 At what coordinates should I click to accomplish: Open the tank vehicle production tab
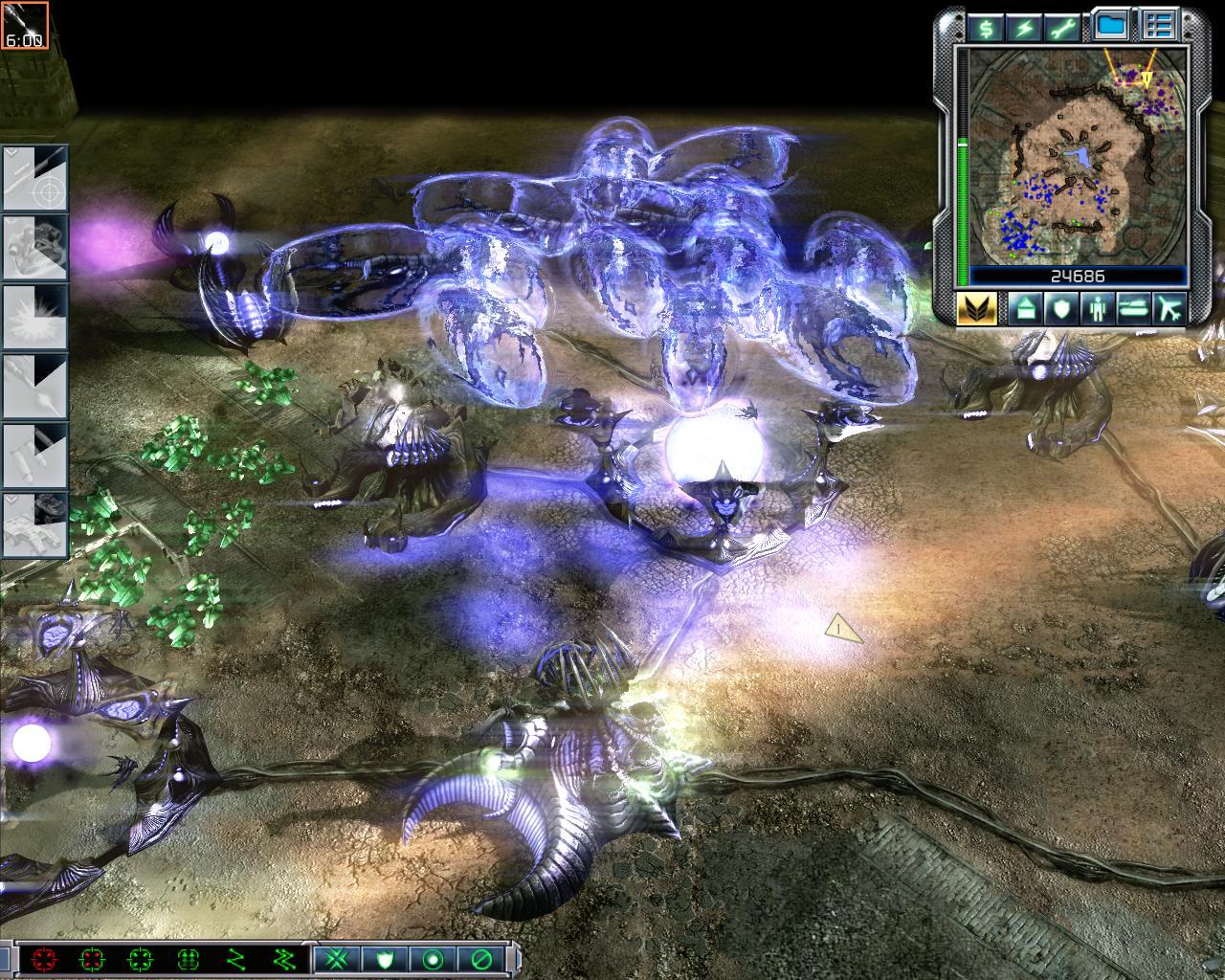pos(1132,309)
